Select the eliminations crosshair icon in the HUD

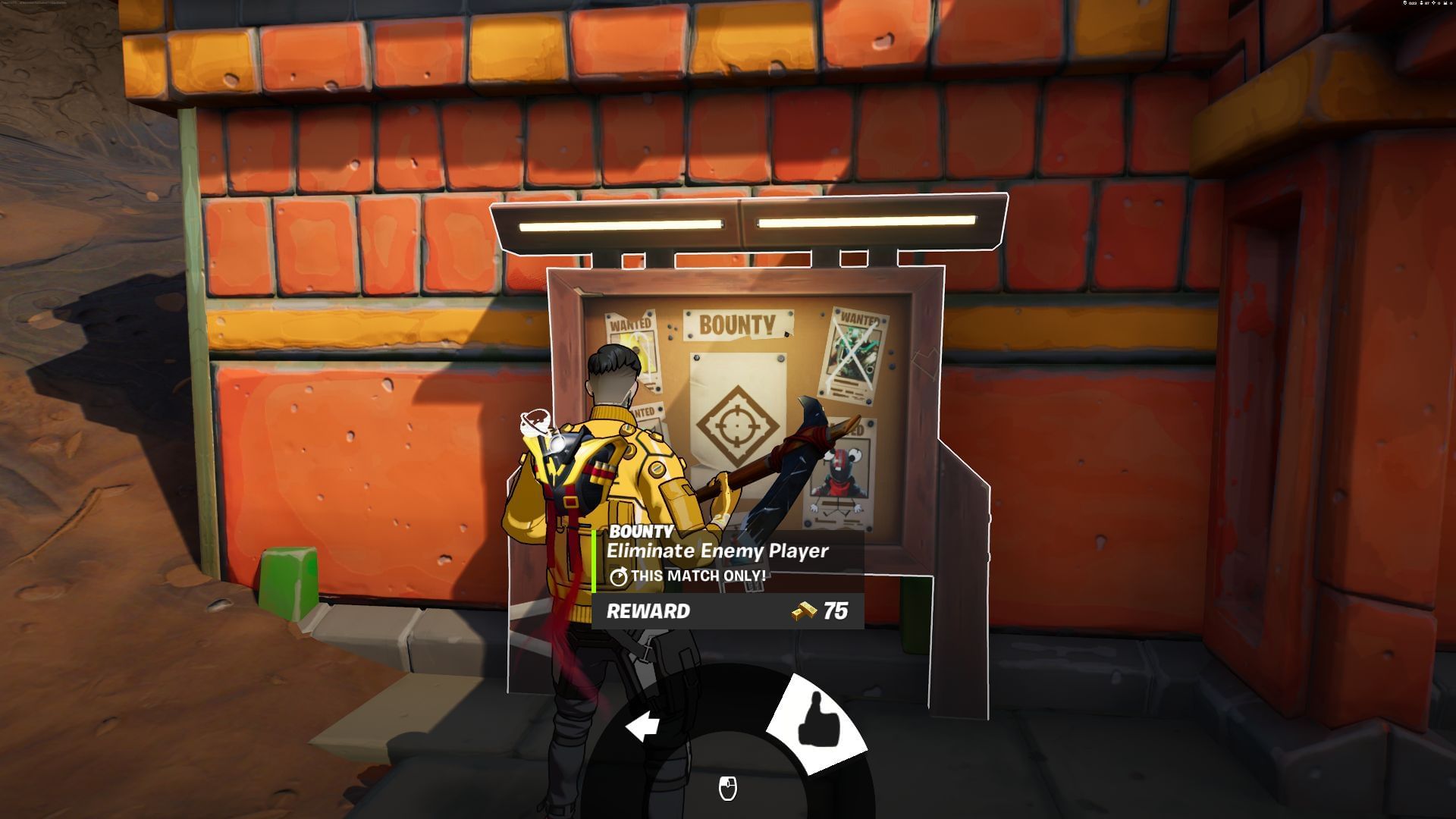point(1433,3)
